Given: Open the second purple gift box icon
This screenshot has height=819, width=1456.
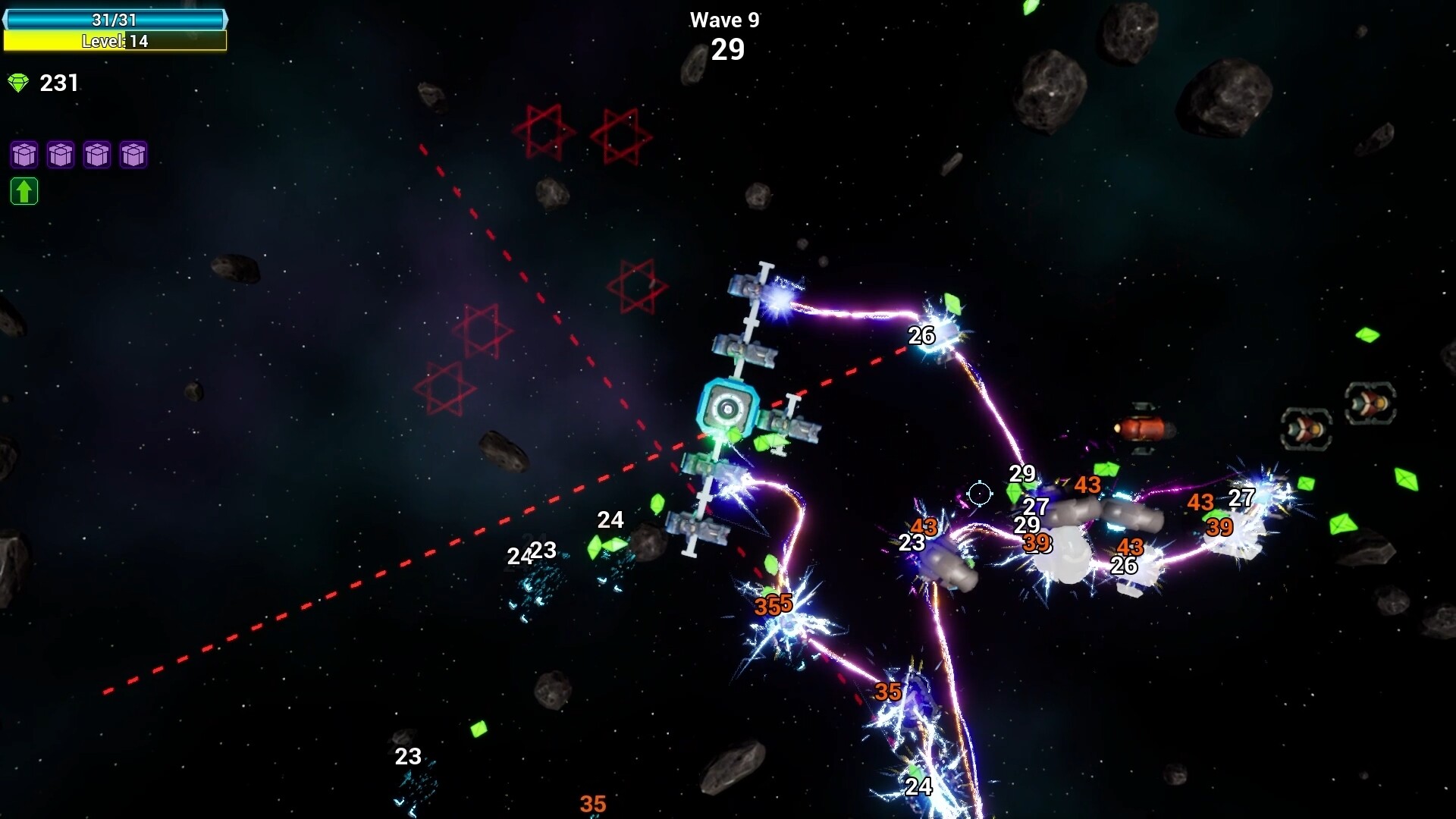Looking at the screenshot, I should pyautogui.click(x=60, y=155).
